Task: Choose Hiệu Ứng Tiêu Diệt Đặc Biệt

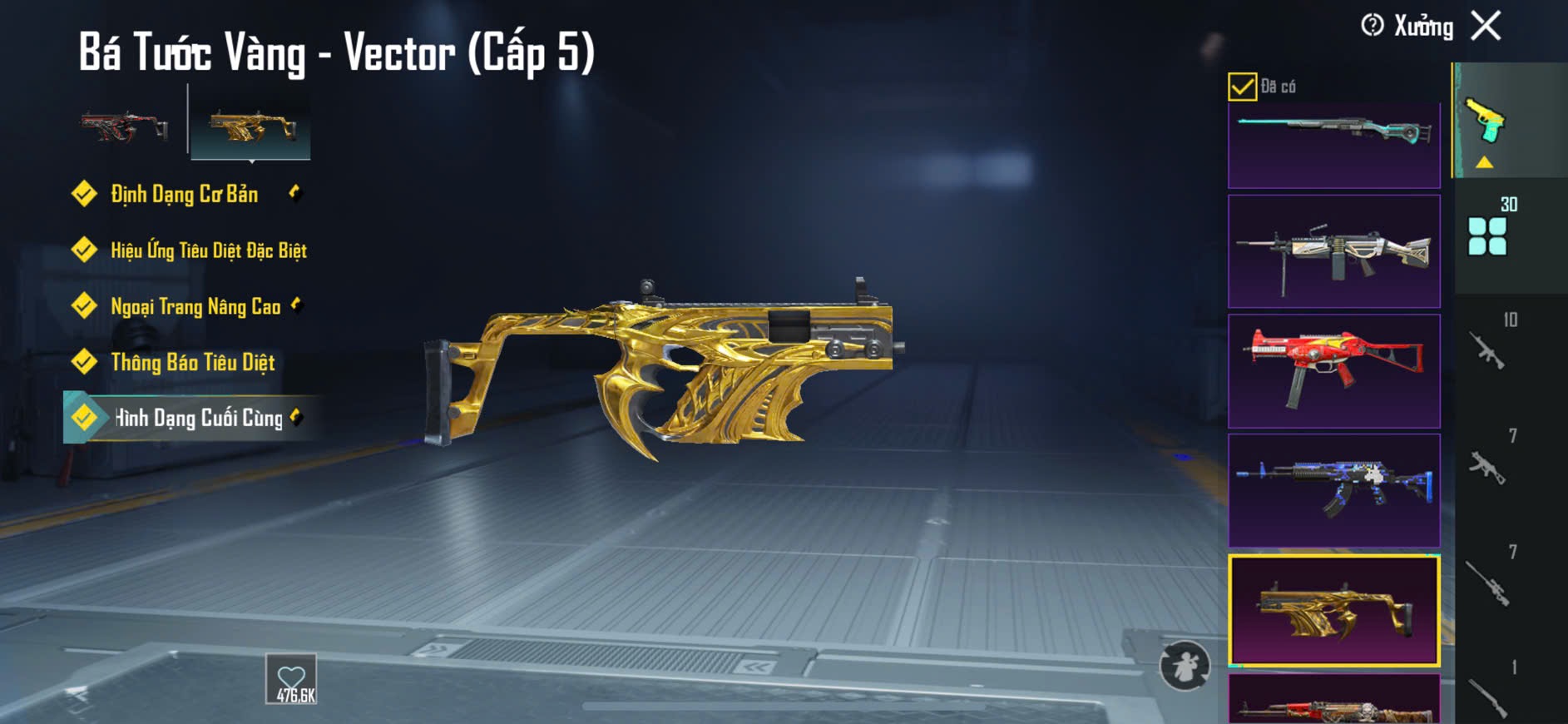Action: 208,250
